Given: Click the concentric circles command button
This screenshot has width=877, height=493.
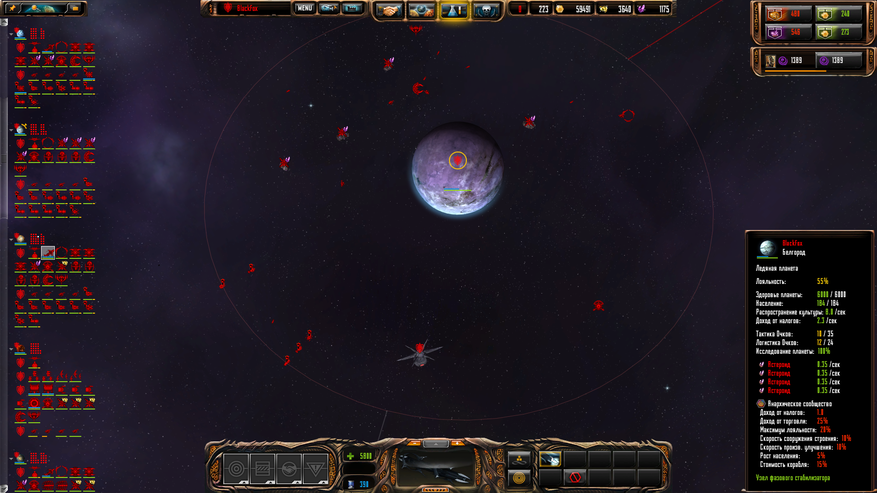Looking at the screenshot, I should click(x=237, y=467).
